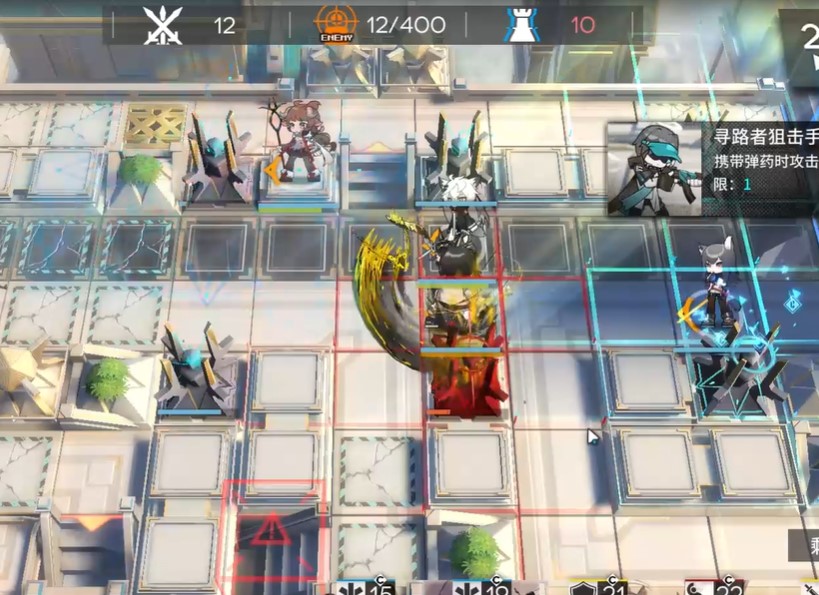Open the 寻路者狙击手 enemy info card

[713, 168]
